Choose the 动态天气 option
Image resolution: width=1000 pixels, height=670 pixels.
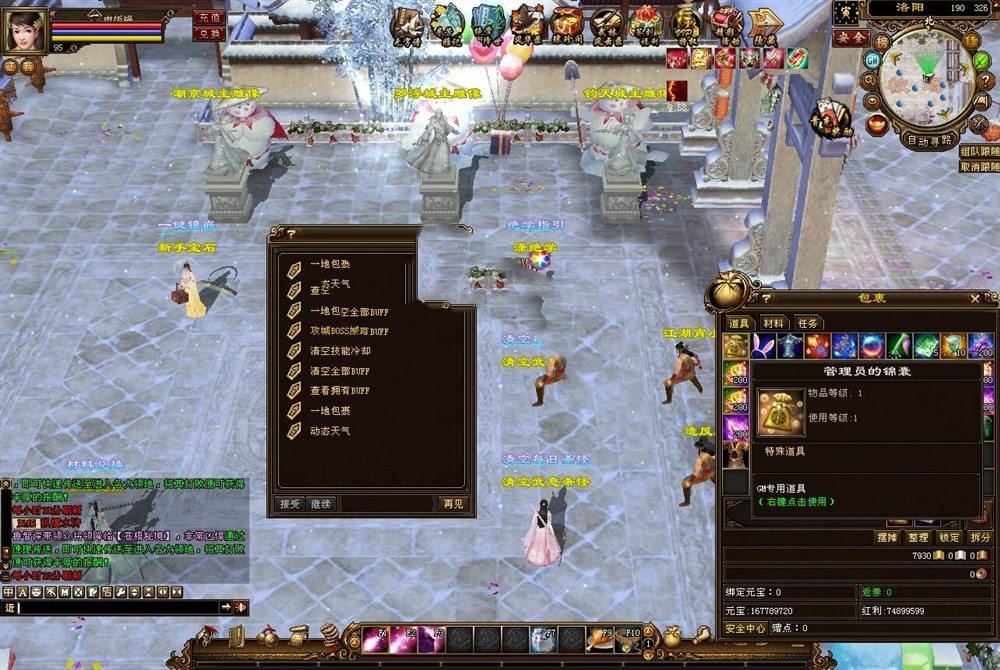point(329,431)
